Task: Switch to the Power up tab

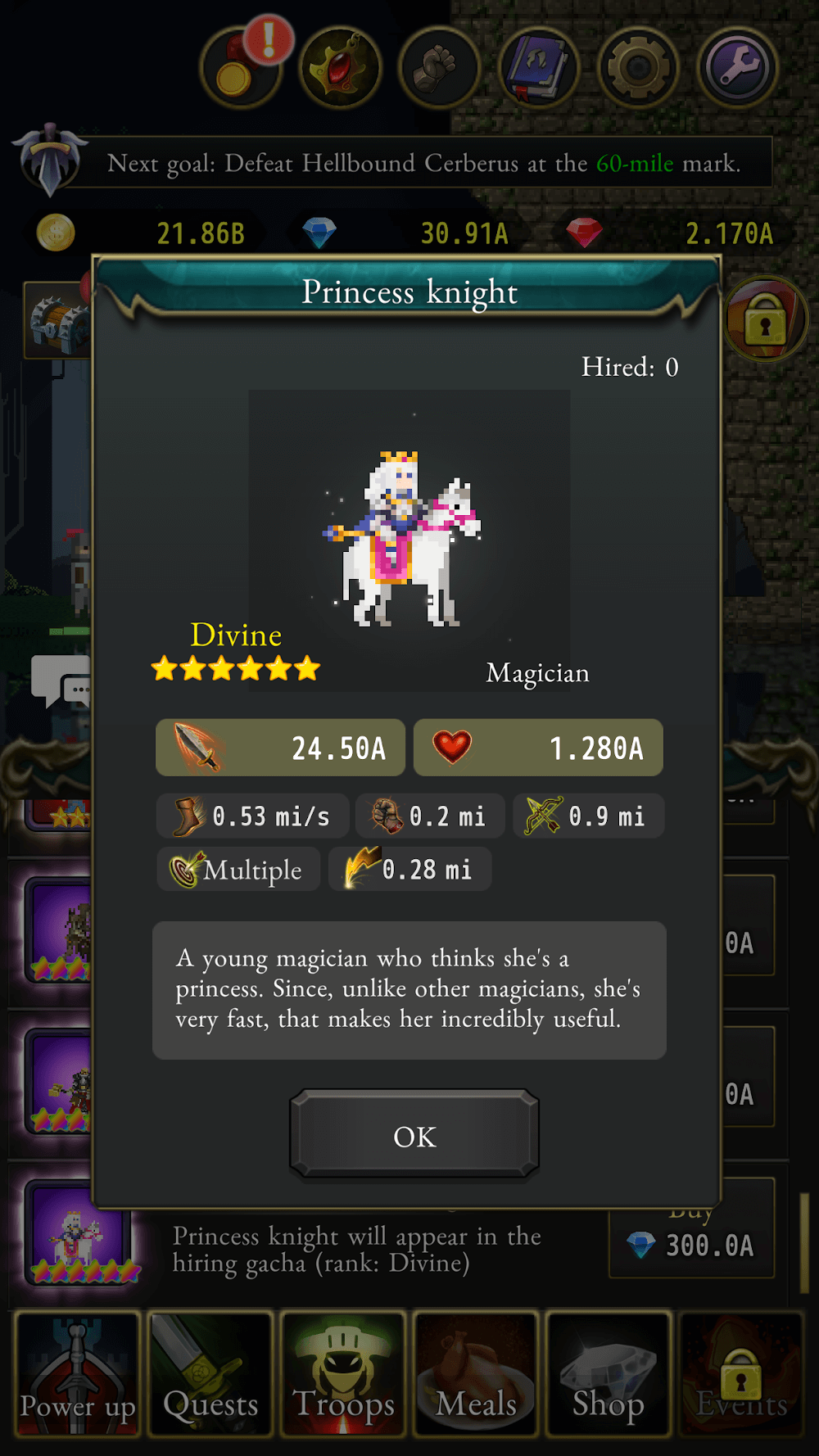Action: pos(78,1374)
